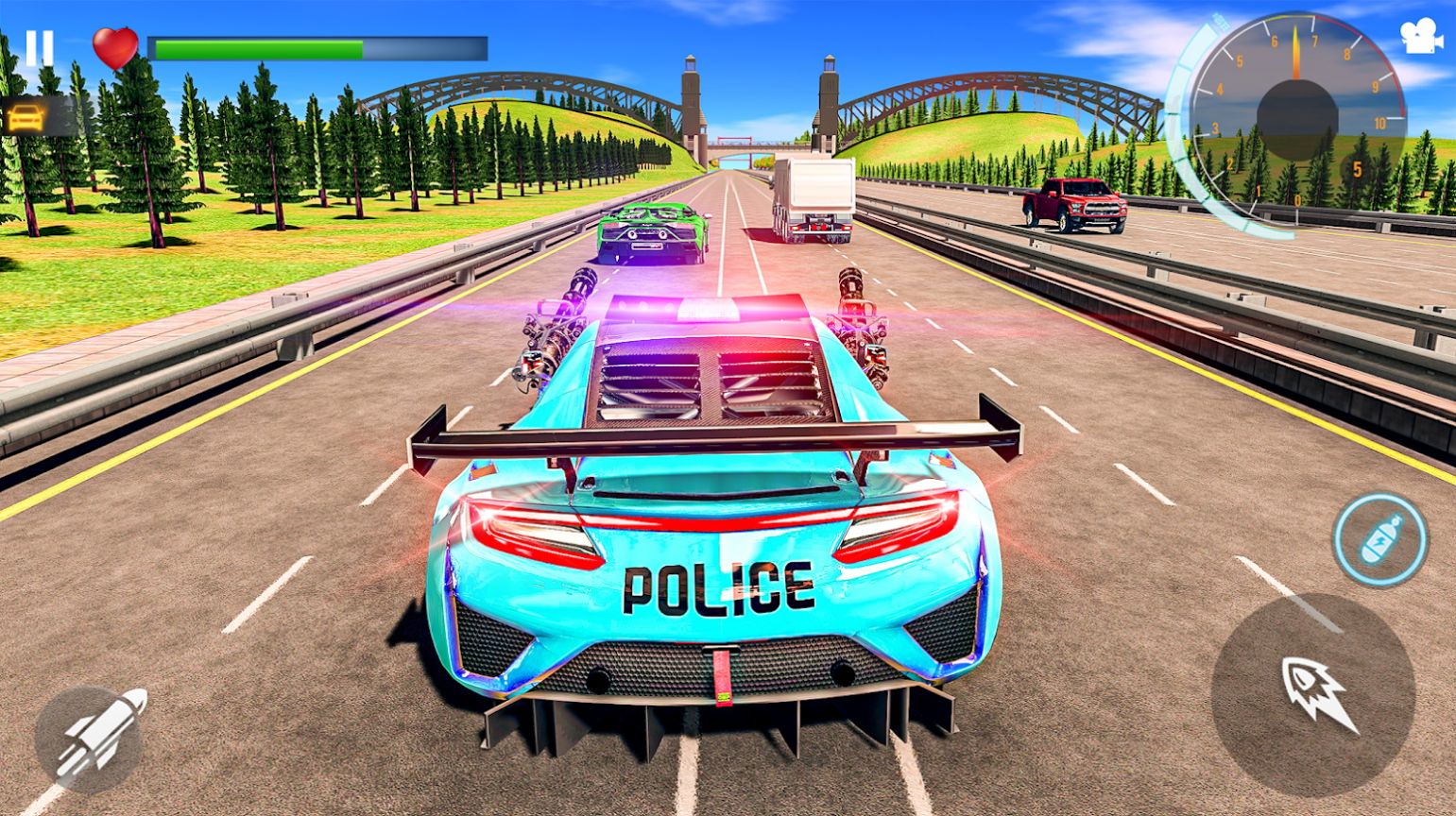Tap the green rival car ahead
This screenshot has height=816, width=1456.
tap(652, 231)
